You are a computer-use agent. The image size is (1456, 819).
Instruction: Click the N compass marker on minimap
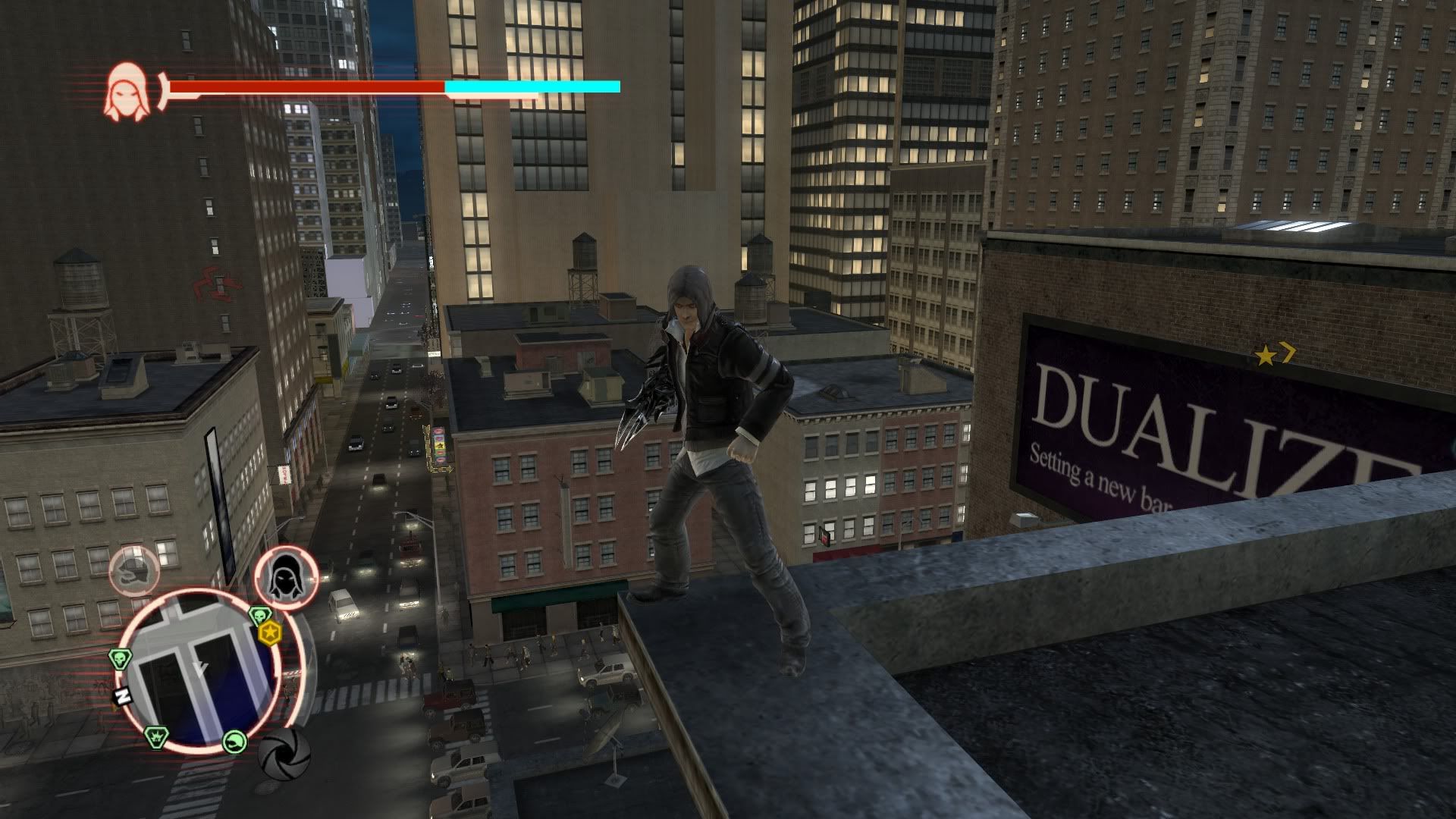[122, 696]
